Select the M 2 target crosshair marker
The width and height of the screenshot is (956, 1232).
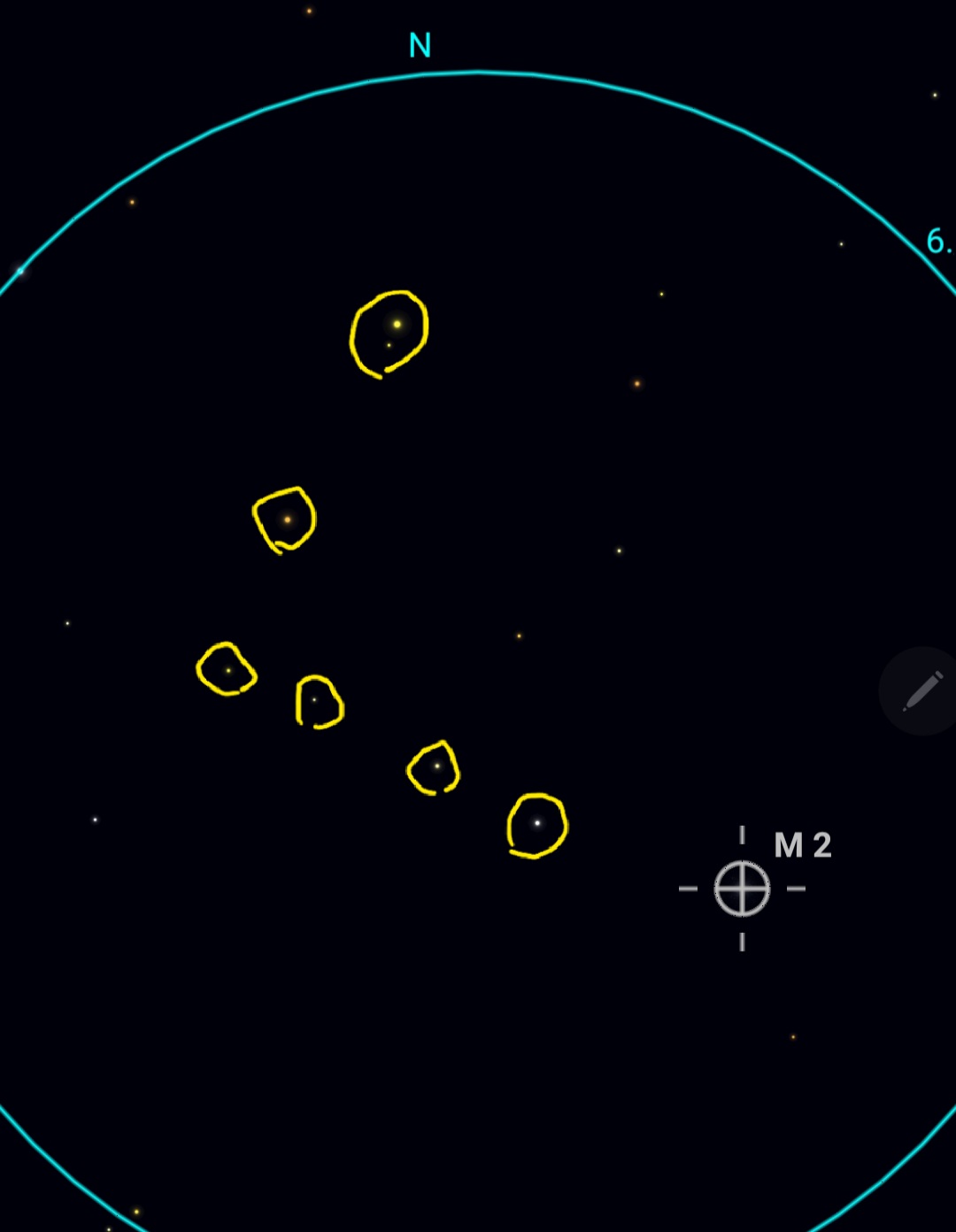click(742, 889)
